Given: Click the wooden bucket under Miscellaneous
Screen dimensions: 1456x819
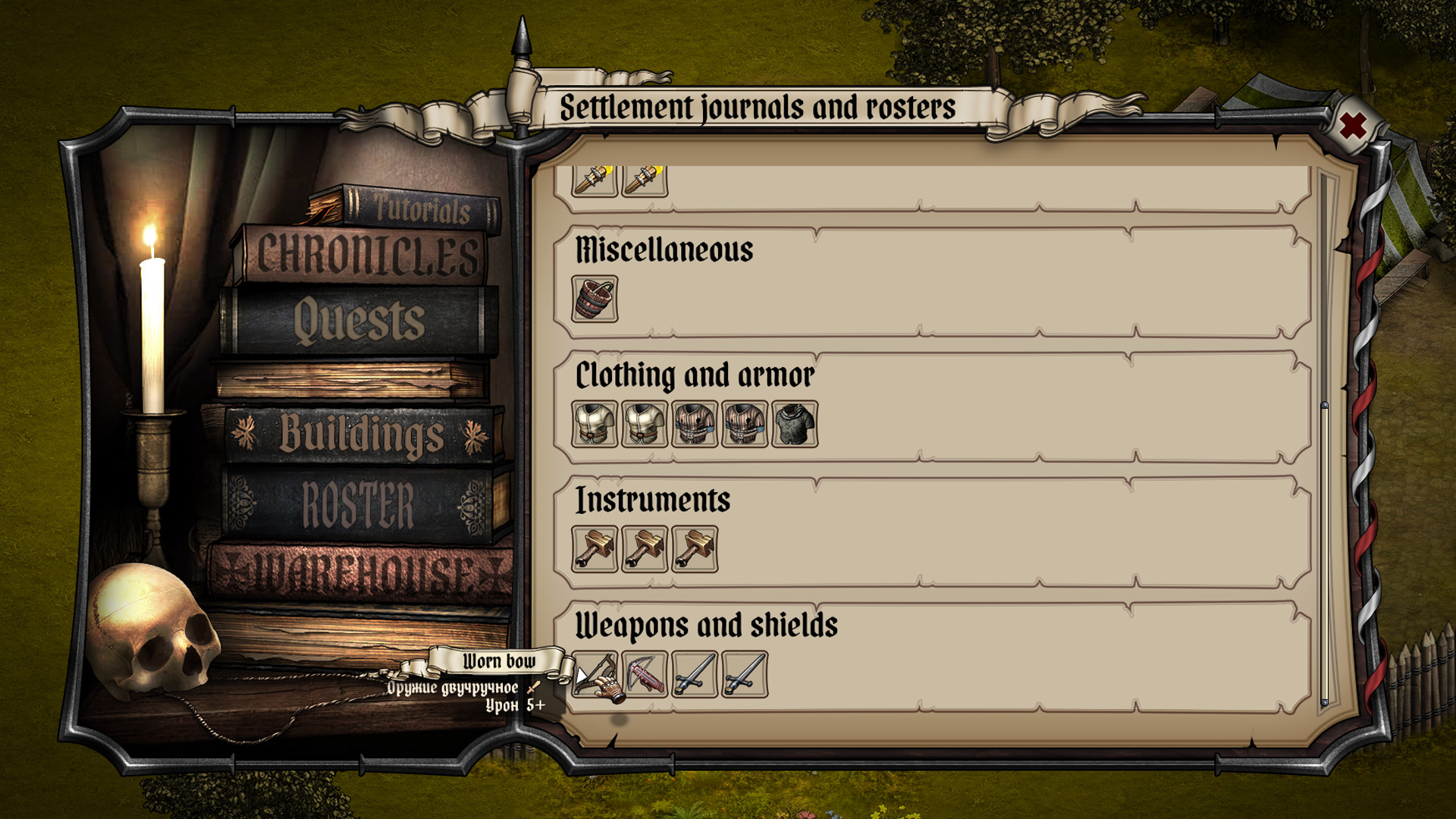Looking at the screenshot, I should pyautogui.click(x=594, y=300).
